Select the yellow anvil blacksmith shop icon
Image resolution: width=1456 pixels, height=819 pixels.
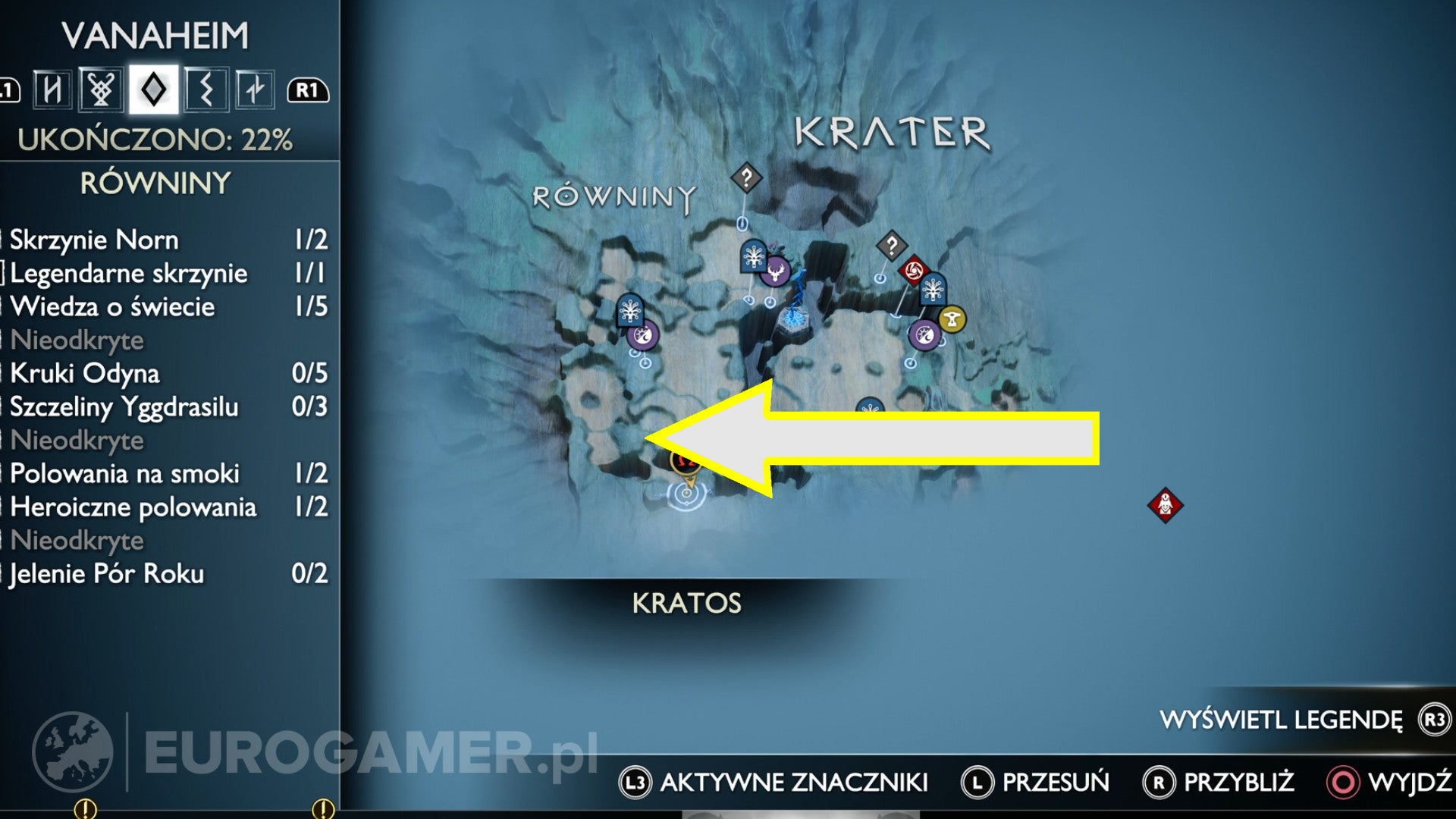(x=952, y=317)
